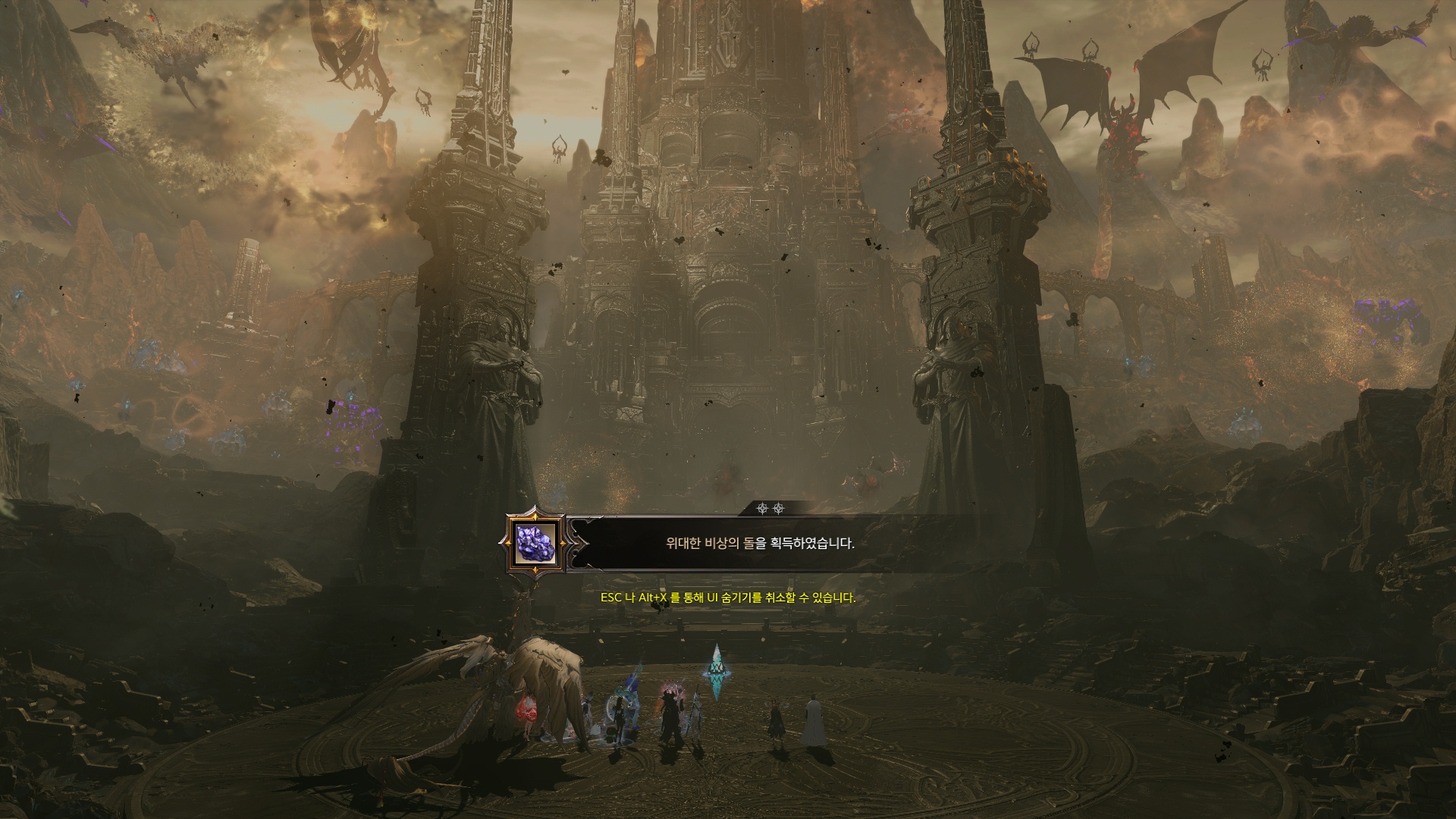Viewport: 1456px width, 819px height.
Task: Click the item acquired notification banner
Action: 759,544
